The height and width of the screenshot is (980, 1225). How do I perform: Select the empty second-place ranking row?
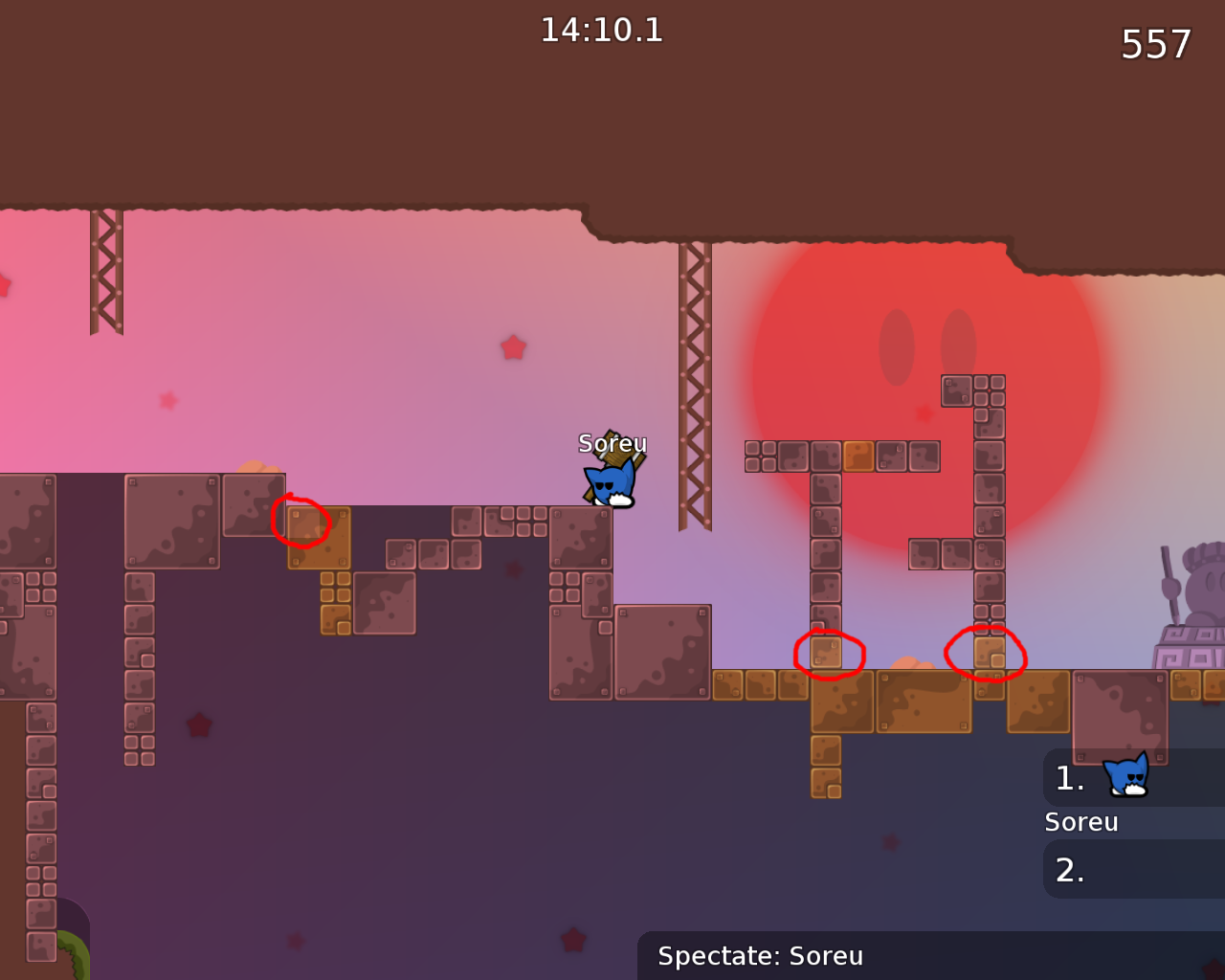coord(1133,869)
